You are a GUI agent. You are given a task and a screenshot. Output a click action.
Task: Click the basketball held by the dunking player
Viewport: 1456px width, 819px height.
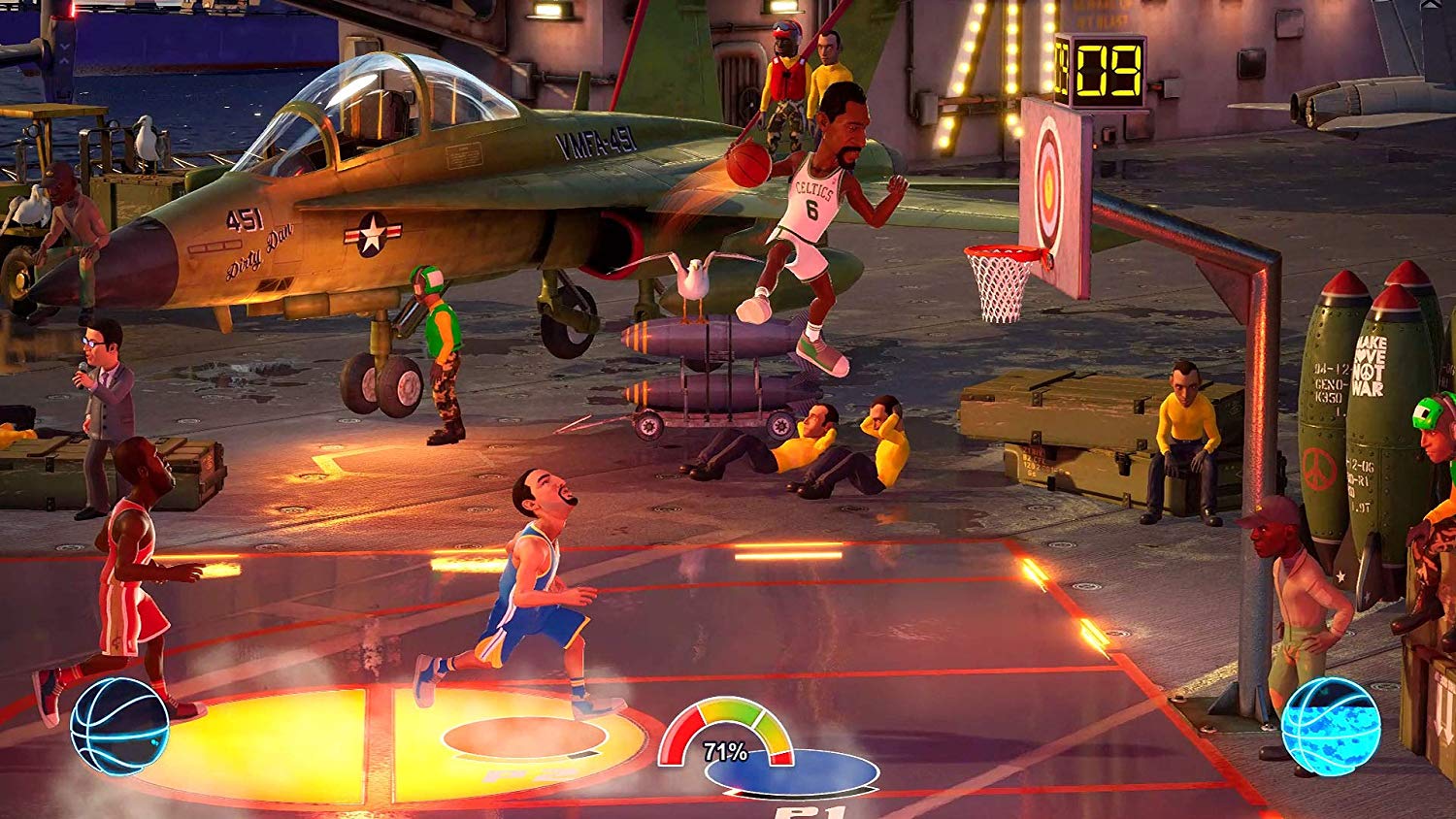(x=747, y=165)
